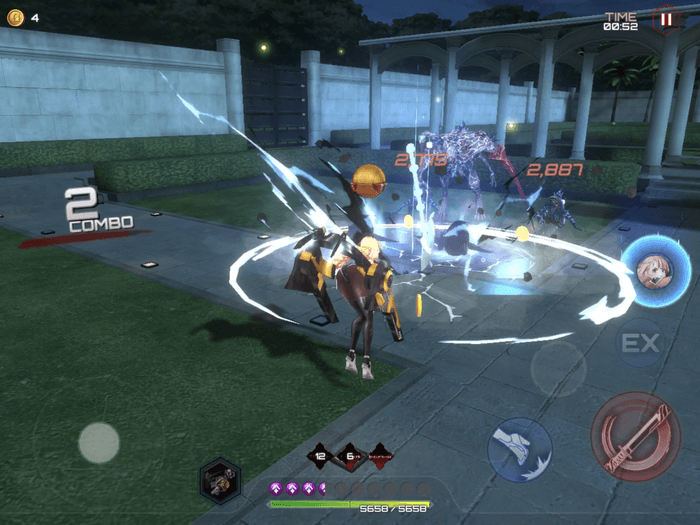Tap the virtual joystick thumb pad
The image size is (700, 525).
click(x=99, y=442)
